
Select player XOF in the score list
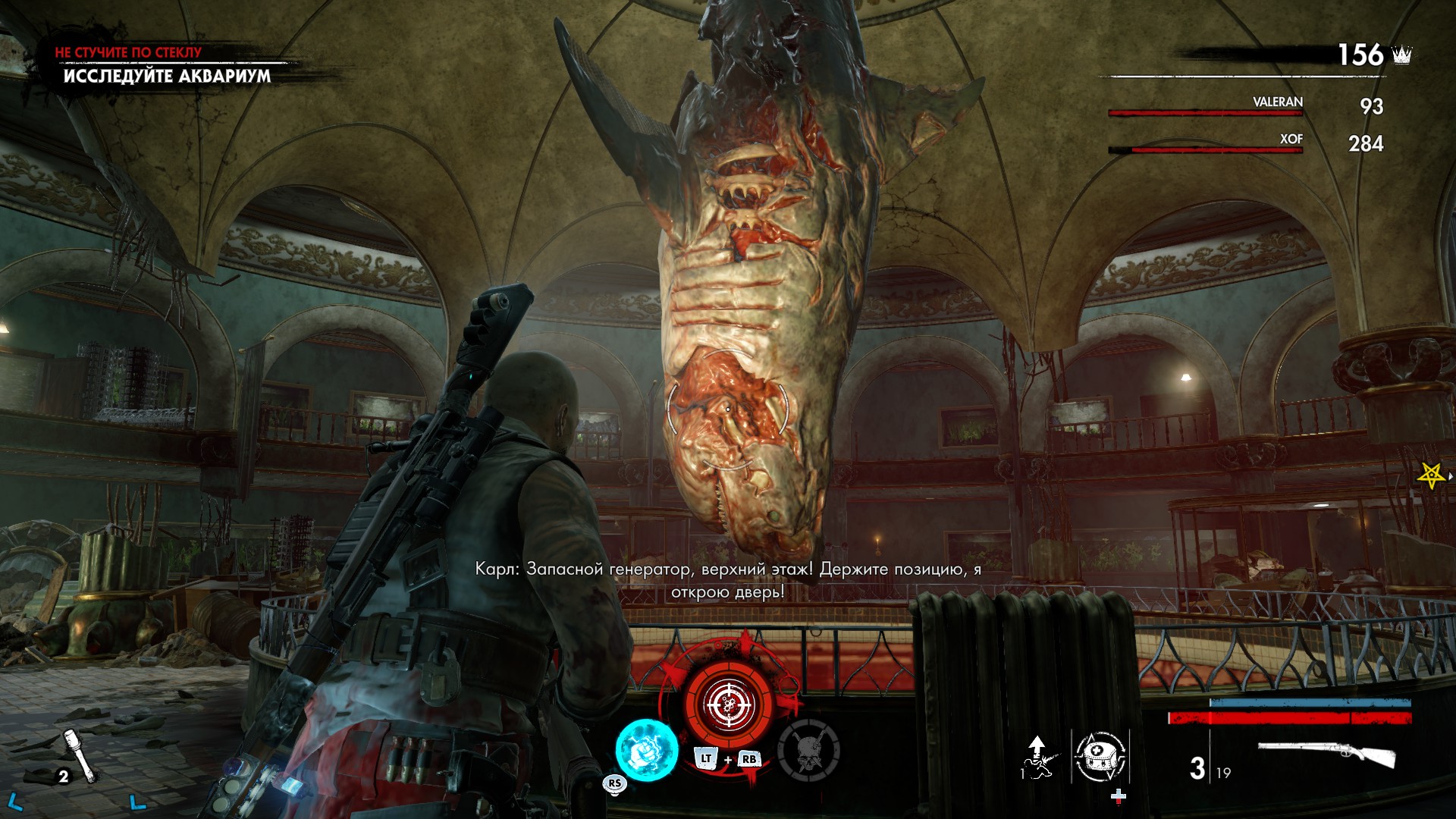tap(1291, 140)
